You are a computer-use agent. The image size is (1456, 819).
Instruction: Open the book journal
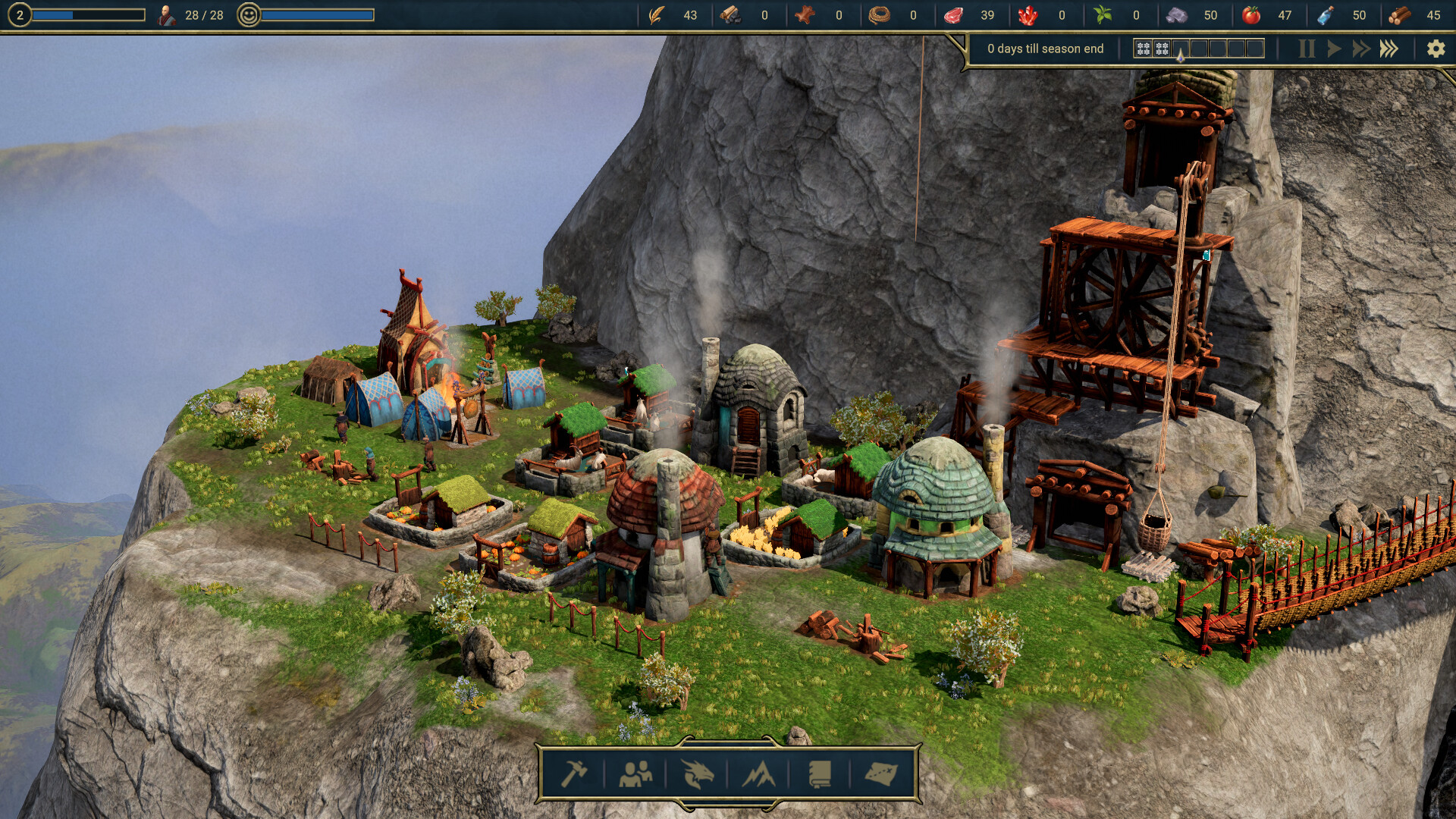820,773
